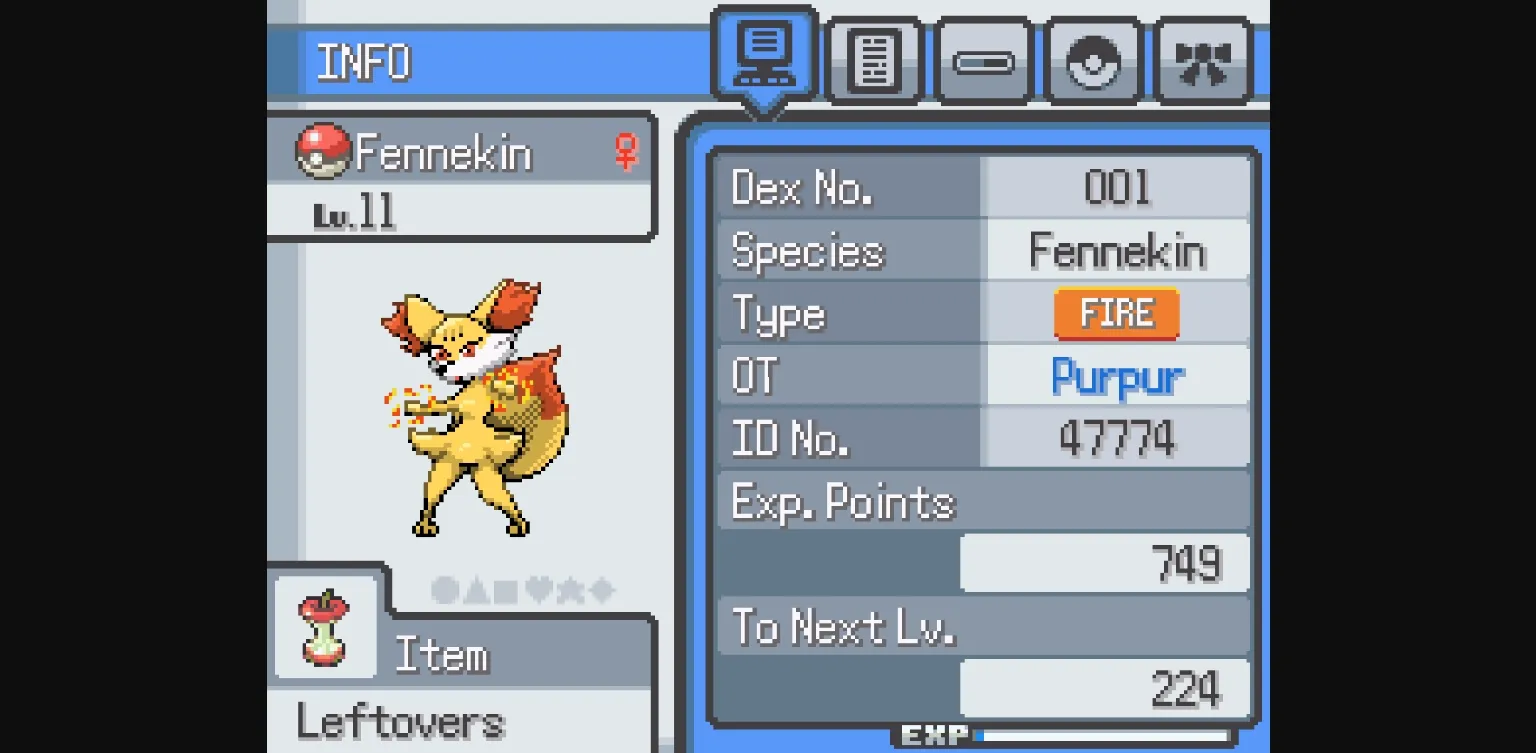The image size is (1536, 753).
Task: Click the To Next Lv. value 224
Action: 1186,686
